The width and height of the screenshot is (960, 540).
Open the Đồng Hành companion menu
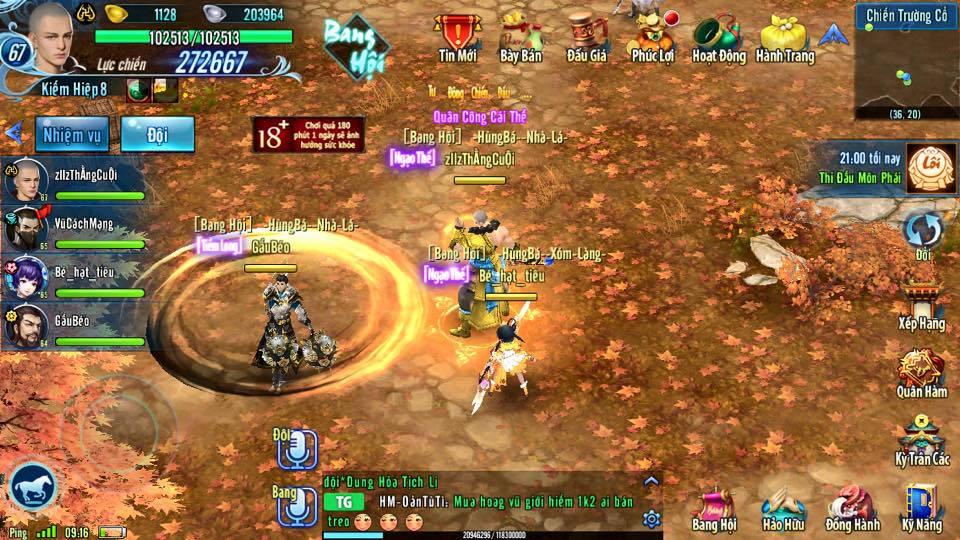(853, 507)
